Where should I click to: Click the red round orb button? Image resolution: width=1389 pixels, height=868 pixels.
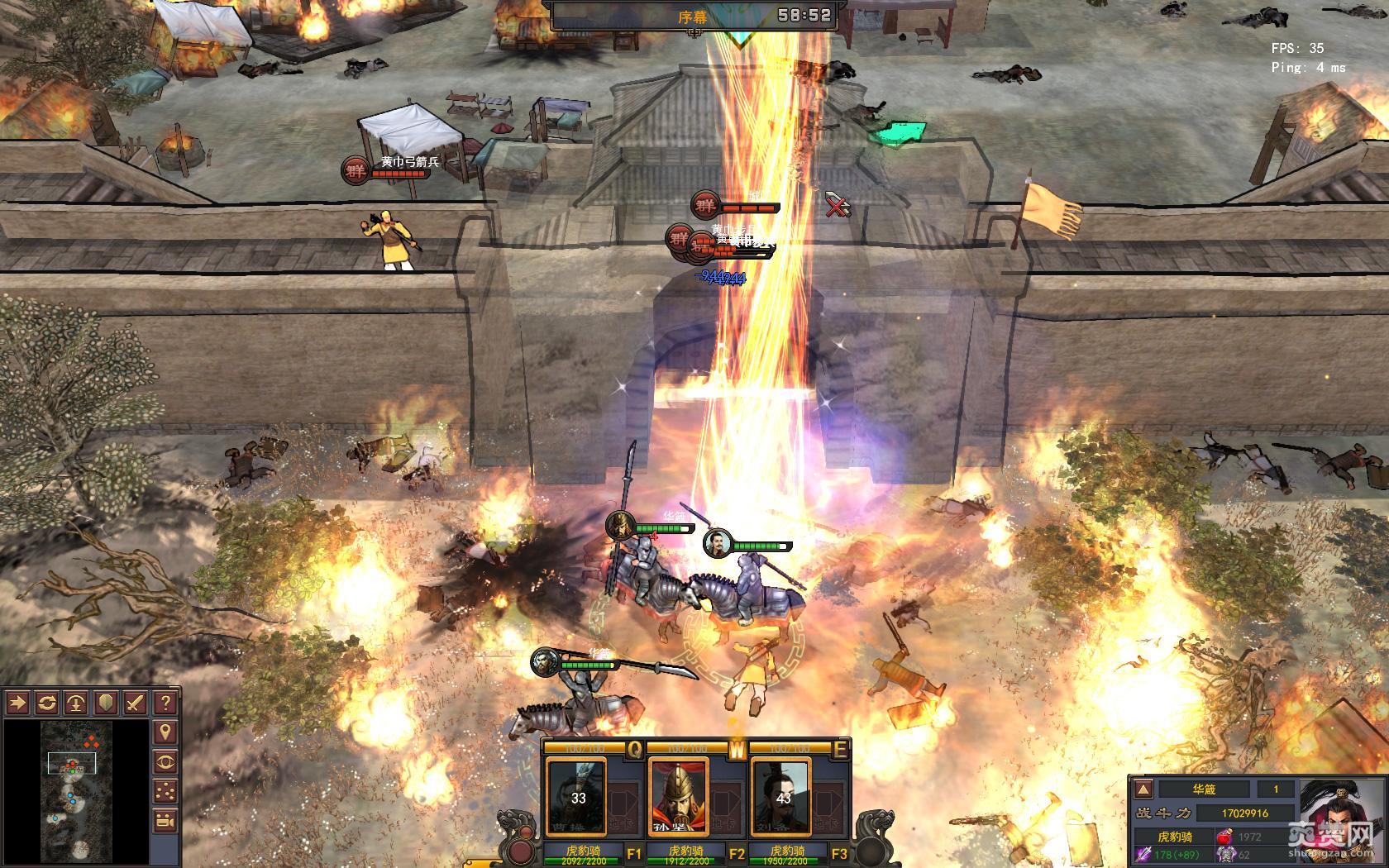coord(521,851)
